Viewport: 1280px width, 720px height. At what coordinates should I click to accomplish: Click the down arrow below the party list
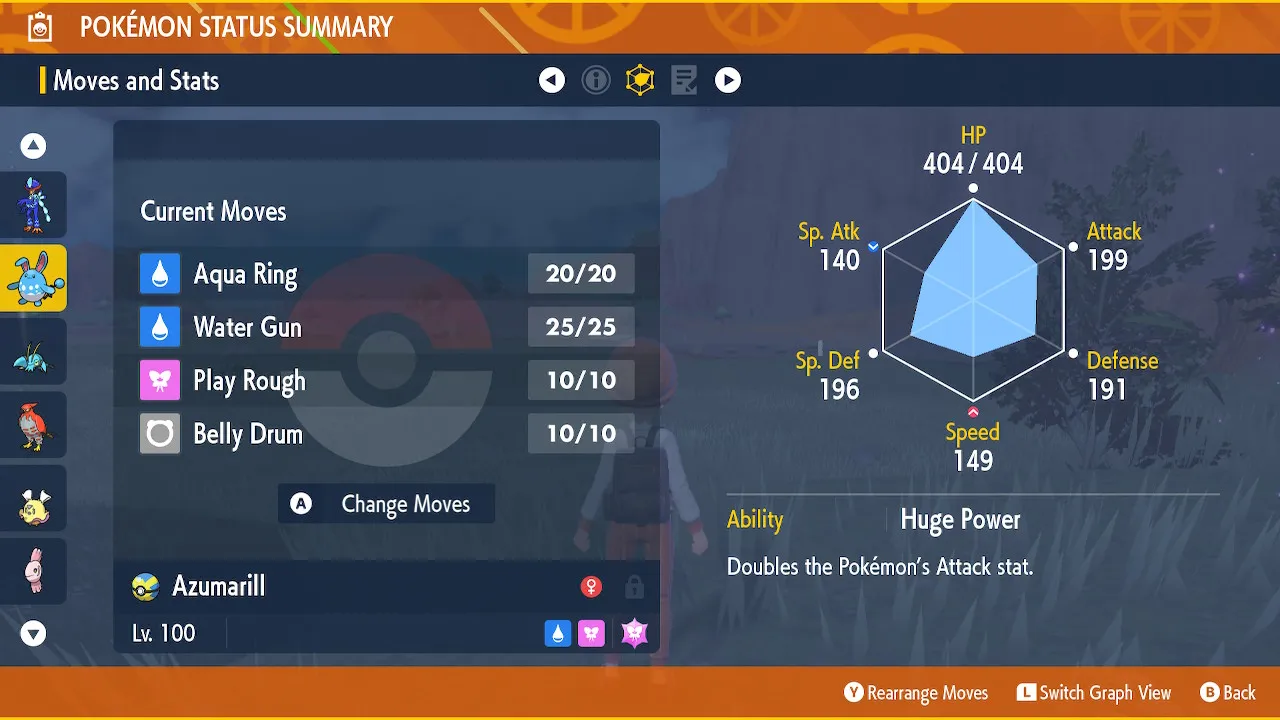pyautogui.click(x=33, y=633)
